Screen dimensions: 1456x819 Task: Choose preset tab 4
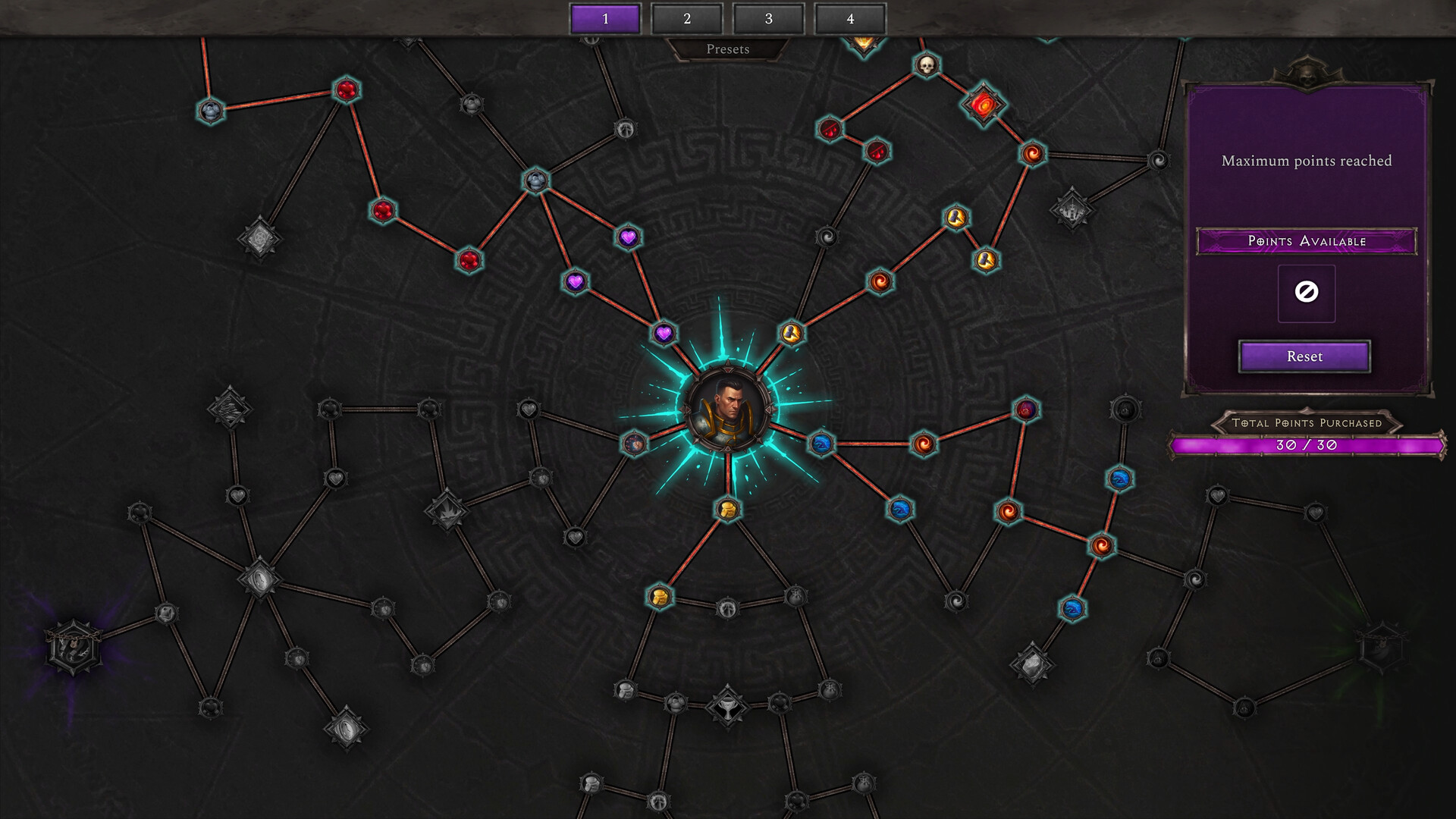(x=850, y=19)
